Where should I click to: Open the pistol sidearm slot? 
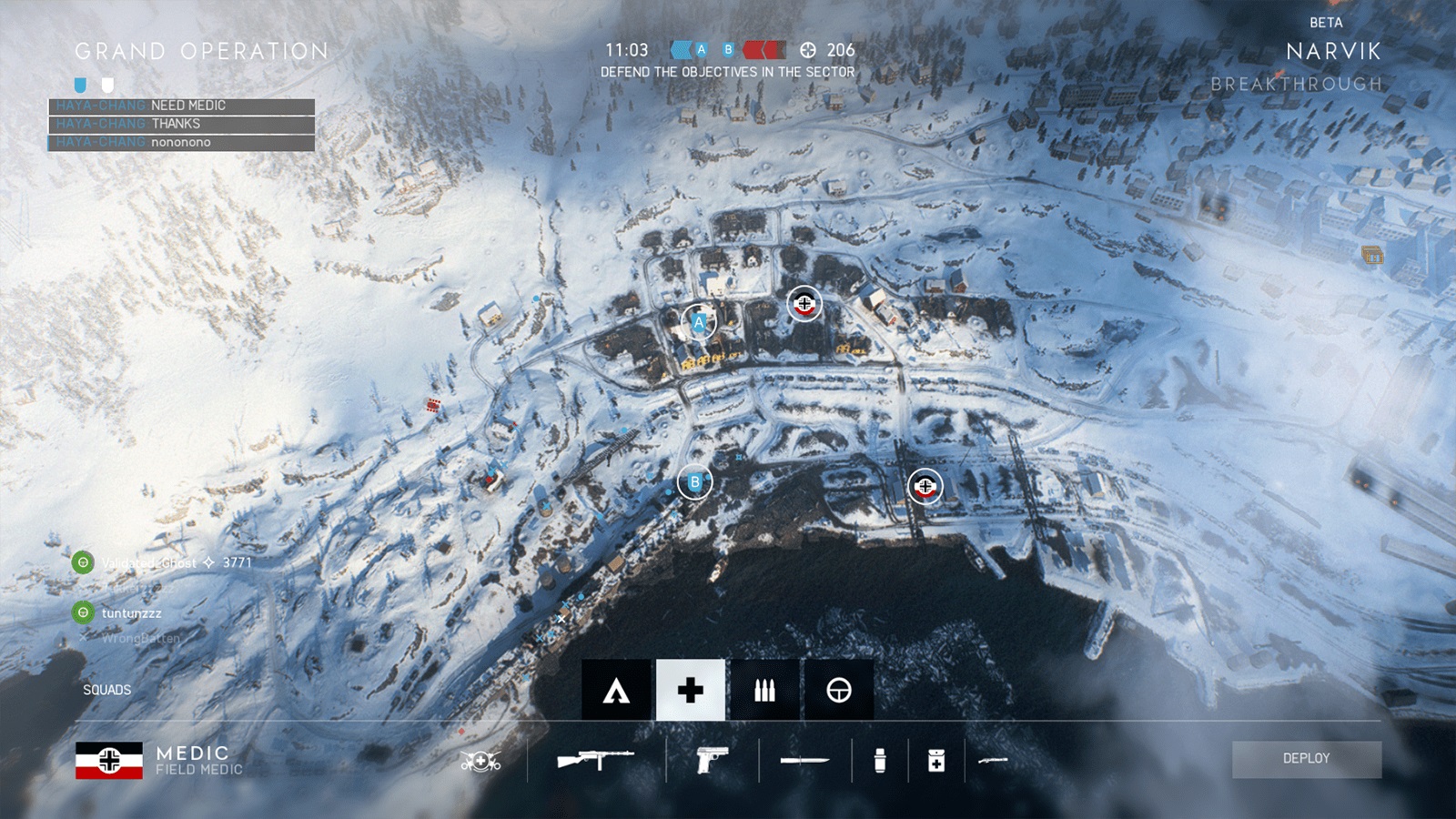coord(712,759)
